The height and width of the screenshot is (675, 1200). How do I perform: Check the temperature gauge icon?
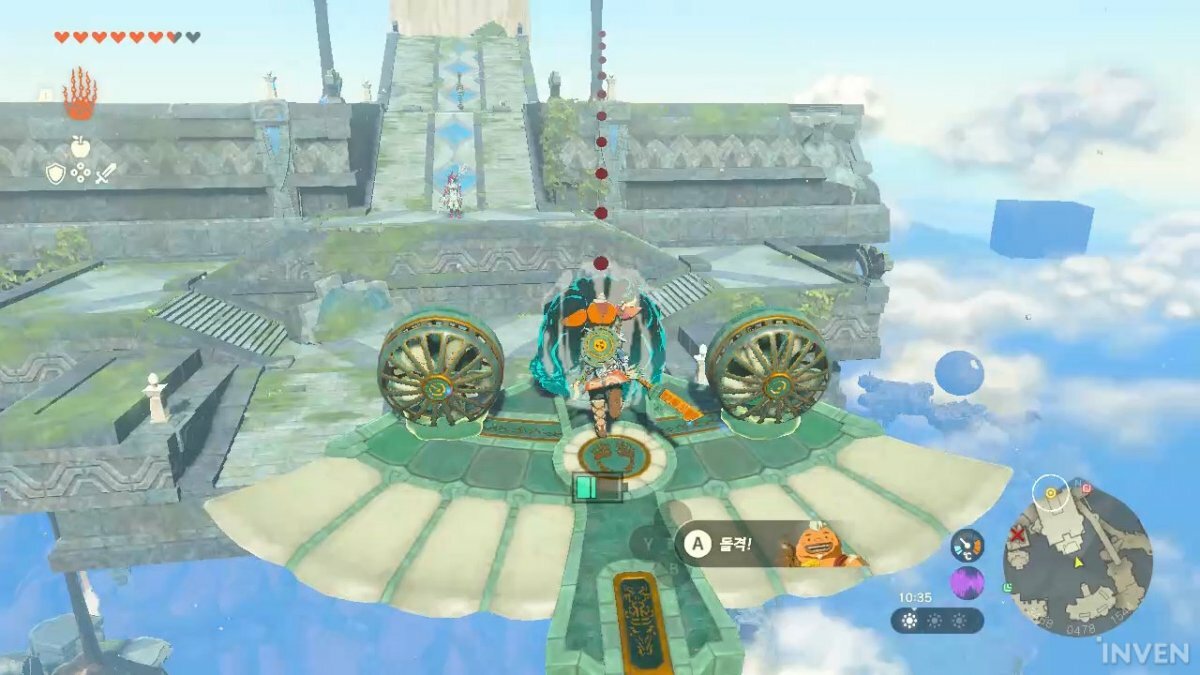click(x=967, y=545)
